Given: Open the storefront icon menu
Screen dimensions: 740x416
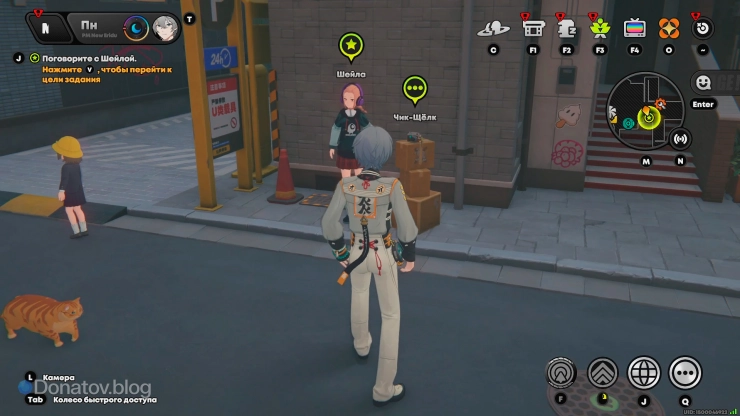Looking at the screenshot, I should pos(533,27).
